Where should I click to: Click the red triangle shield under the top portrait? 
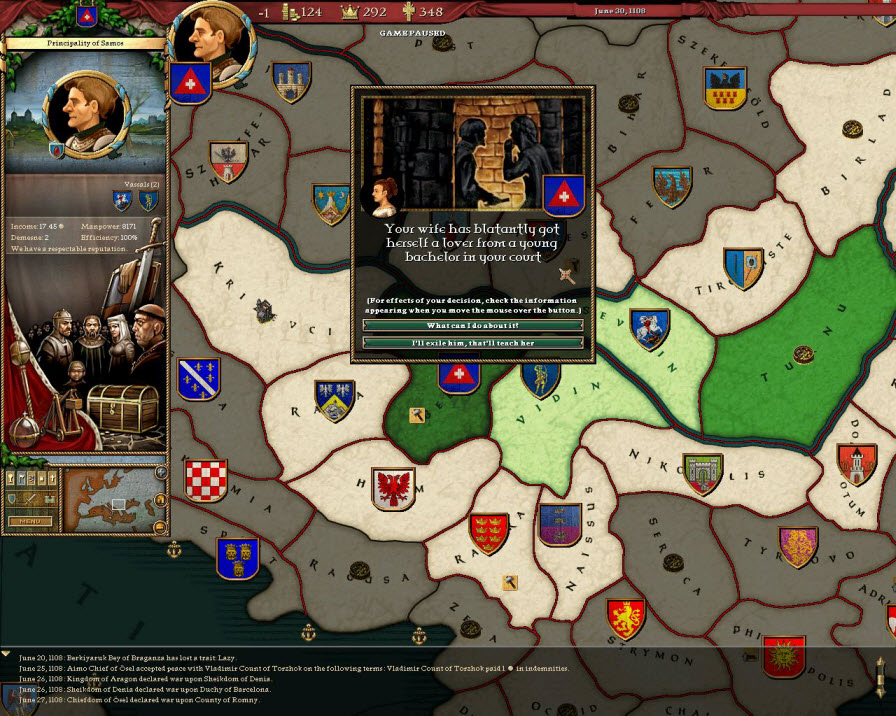pyautogui.click(x=189, y=83)
